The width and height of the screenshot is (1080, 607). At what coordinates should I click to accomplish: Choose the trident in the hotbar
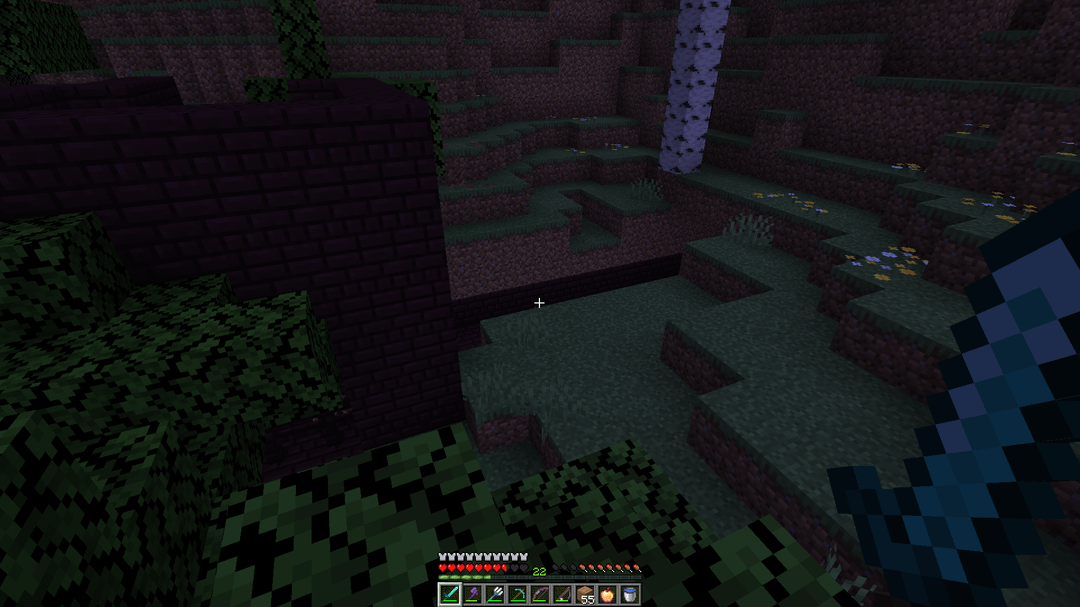(x=494, y=595)
